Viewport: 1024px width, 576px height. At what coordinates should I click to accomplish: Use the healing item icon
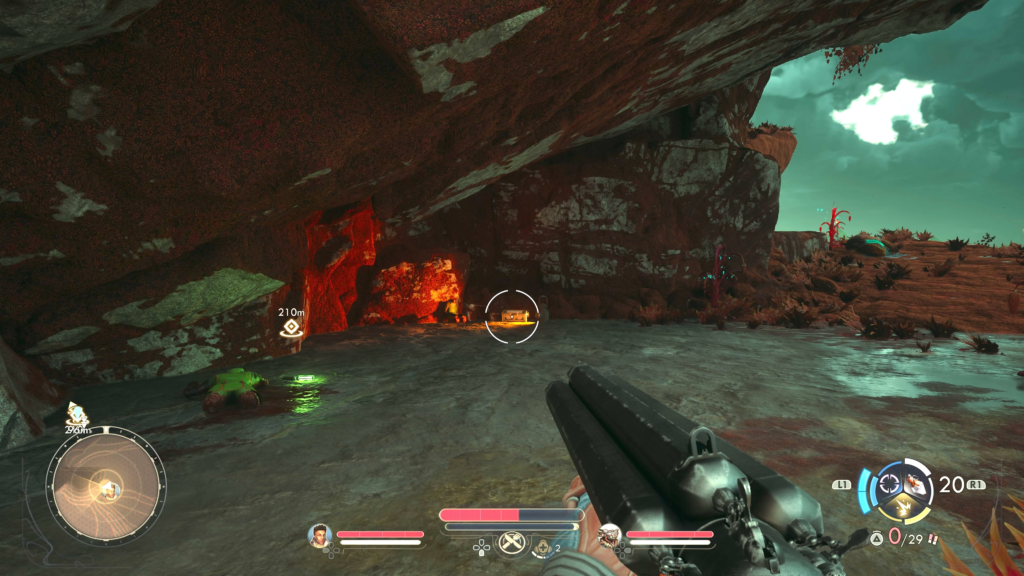543,546
